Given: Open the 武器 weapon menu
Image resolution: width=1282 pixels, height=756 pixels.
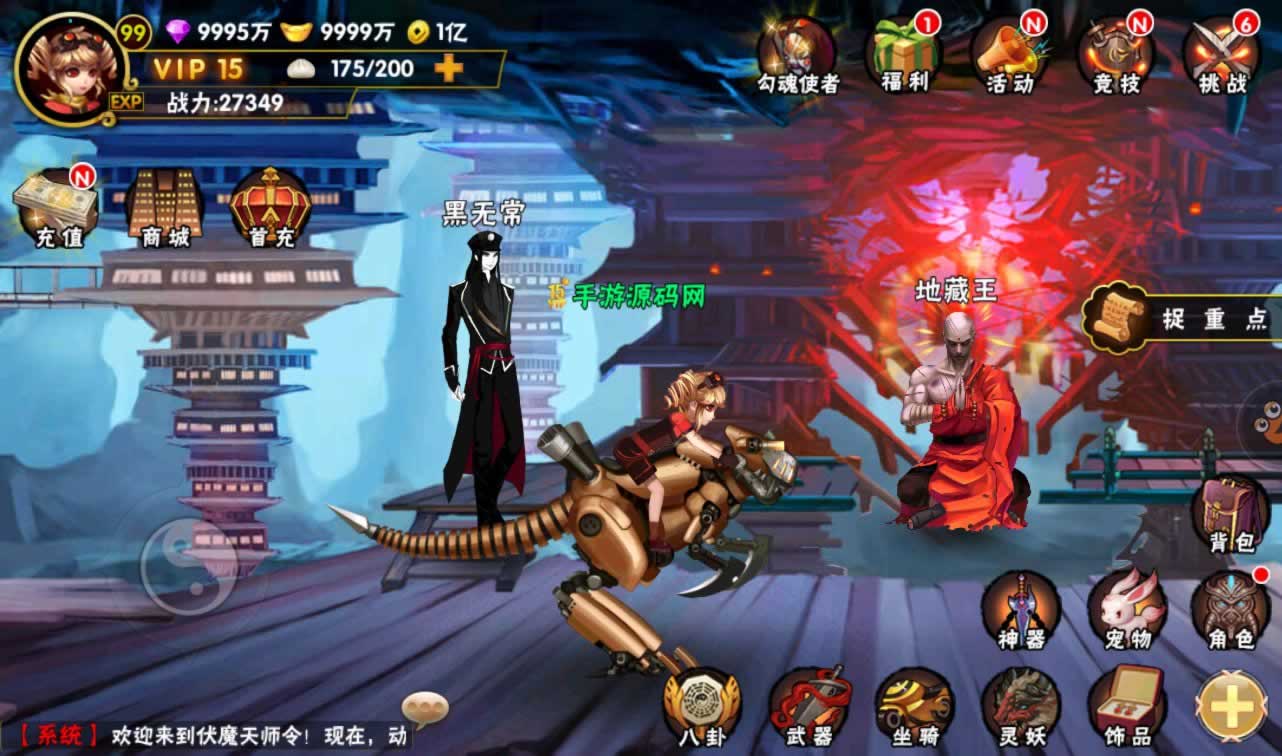Looking at the screenshot, I should (809, 707).
